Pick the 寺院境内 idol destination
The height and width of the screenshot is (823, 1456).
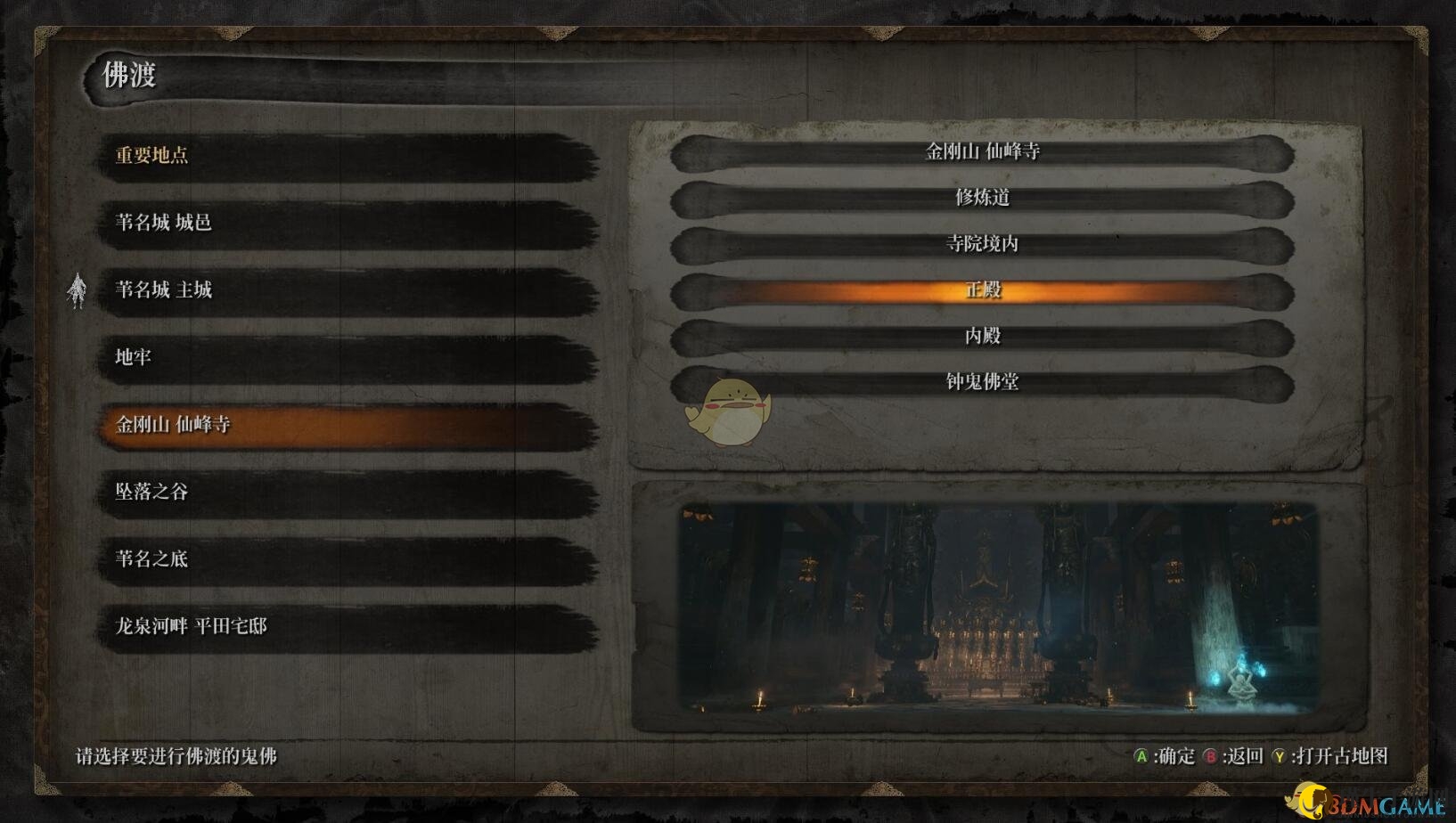click(x=982, y=244)
